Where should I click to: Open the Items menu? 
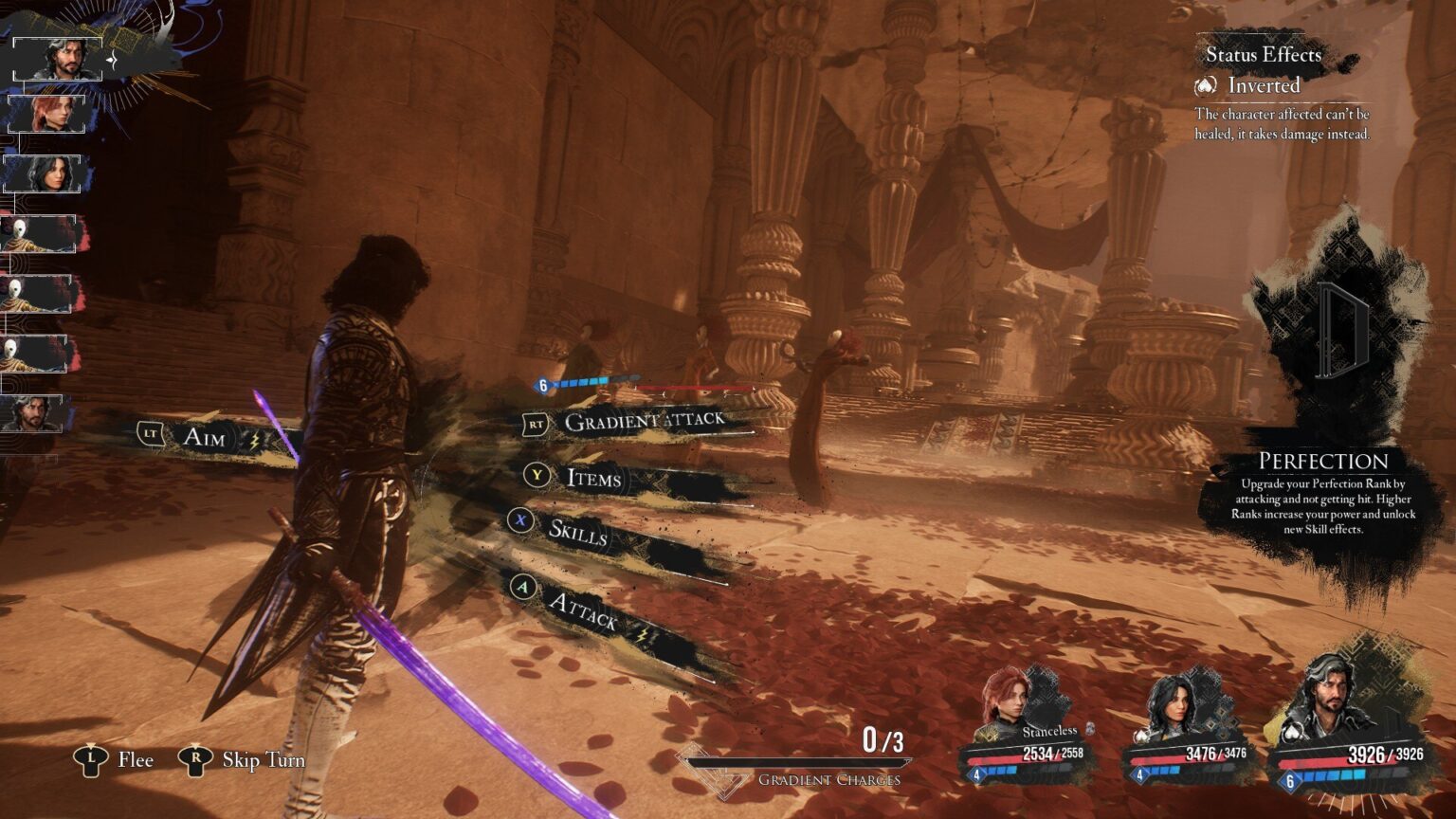tap(592, 478)
